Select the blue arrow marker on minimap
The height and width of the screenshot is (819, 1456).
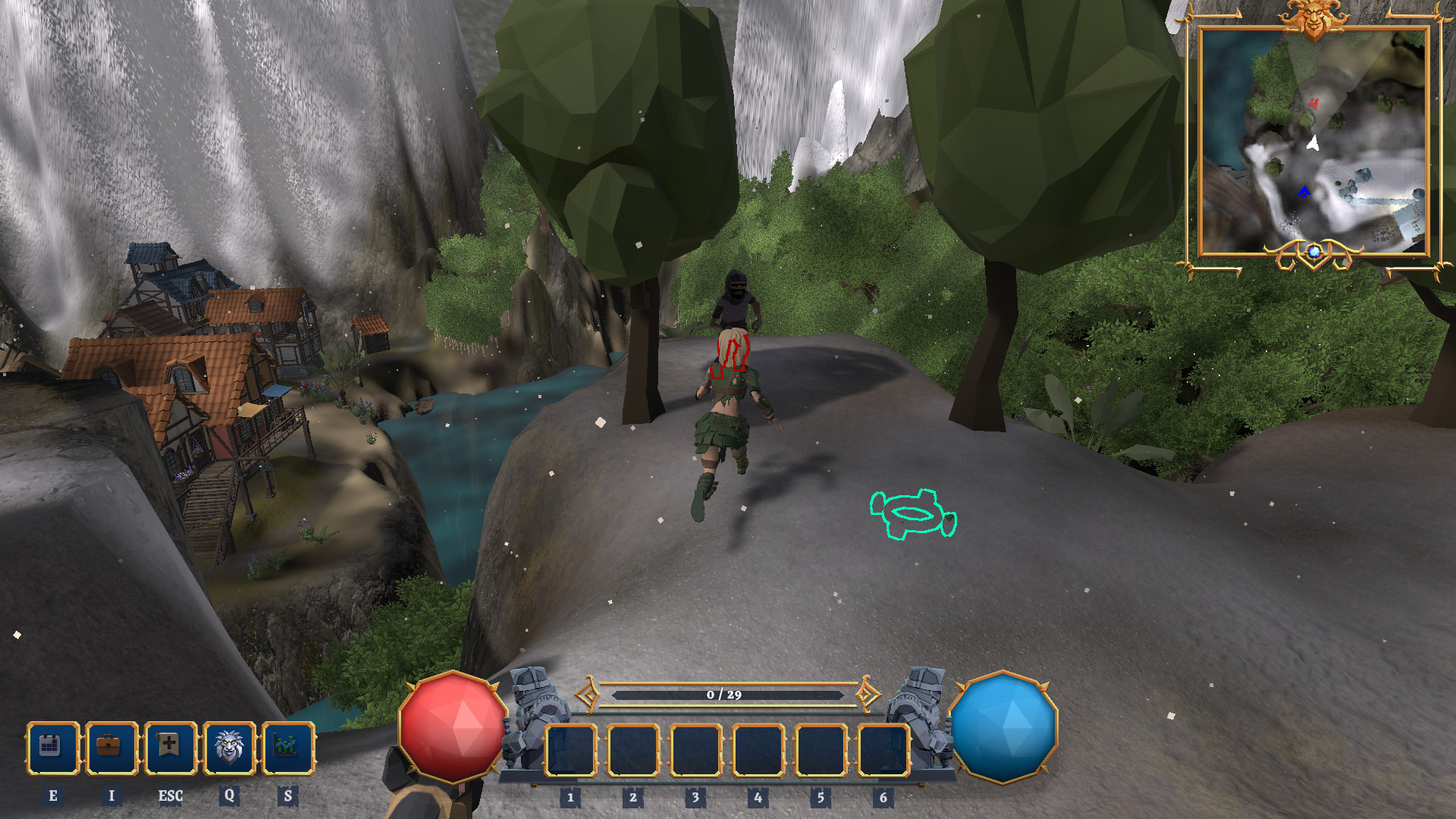tap(1304, 191)
